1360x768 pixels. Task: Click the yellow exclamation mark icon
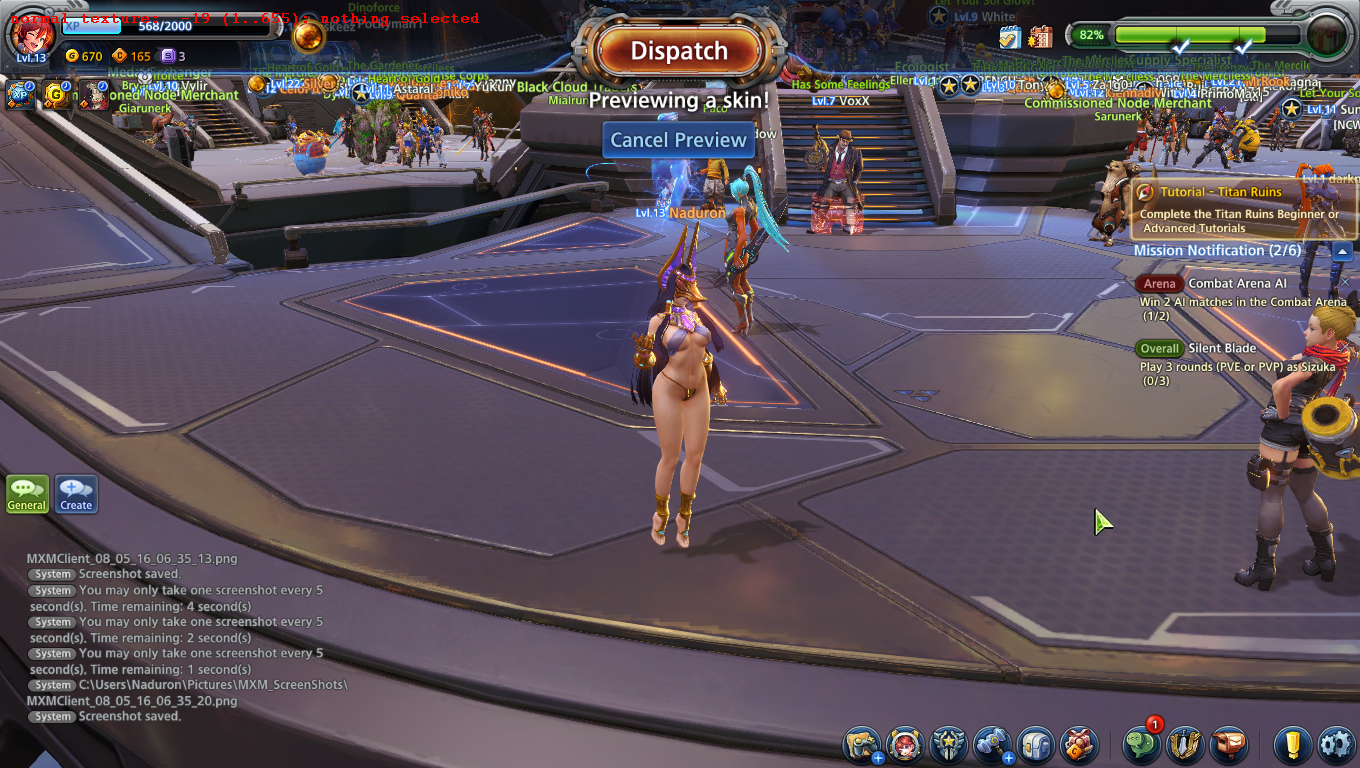point(1292,745)
